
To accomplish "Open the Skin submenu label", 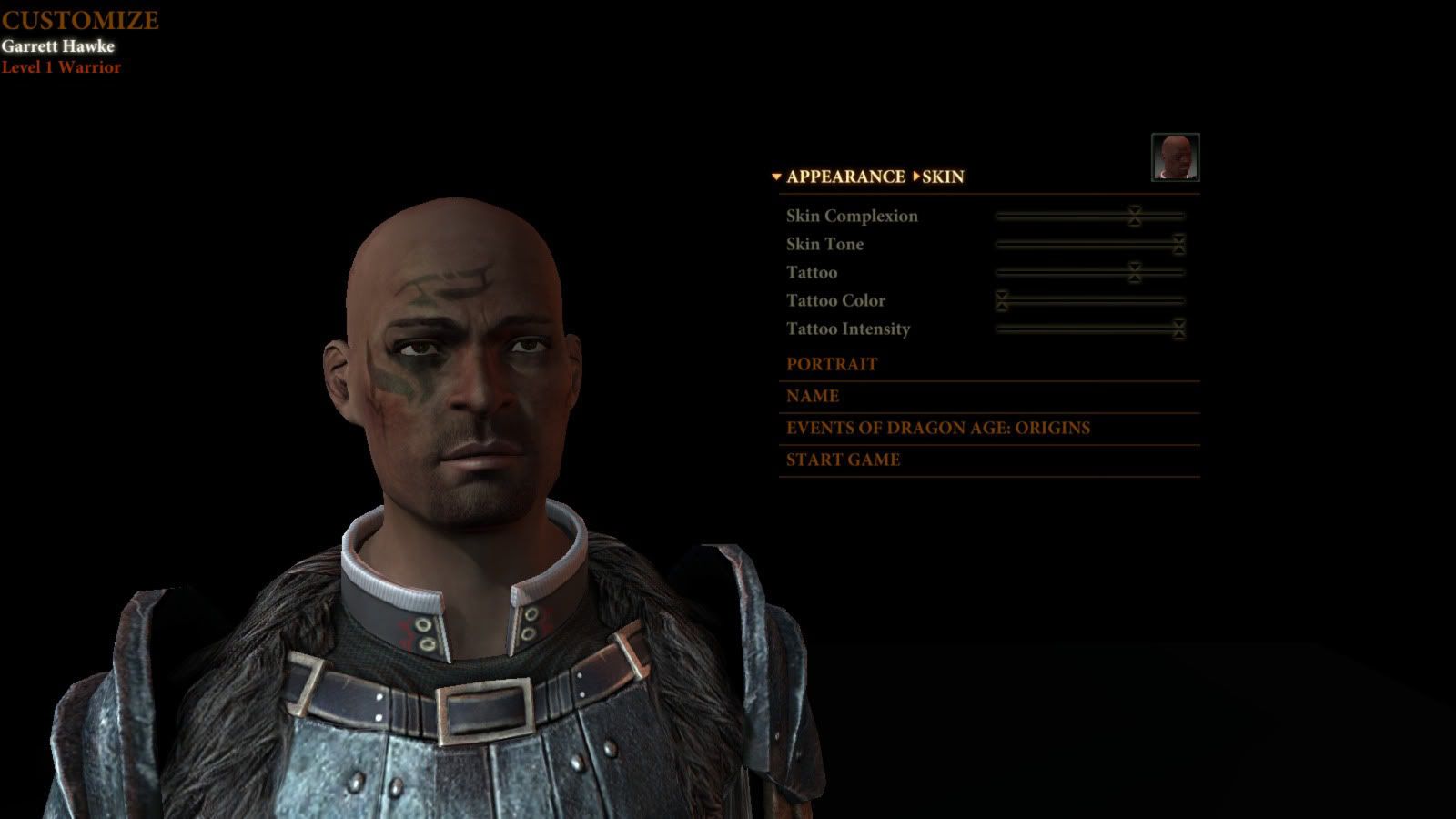I will point(942,177).
